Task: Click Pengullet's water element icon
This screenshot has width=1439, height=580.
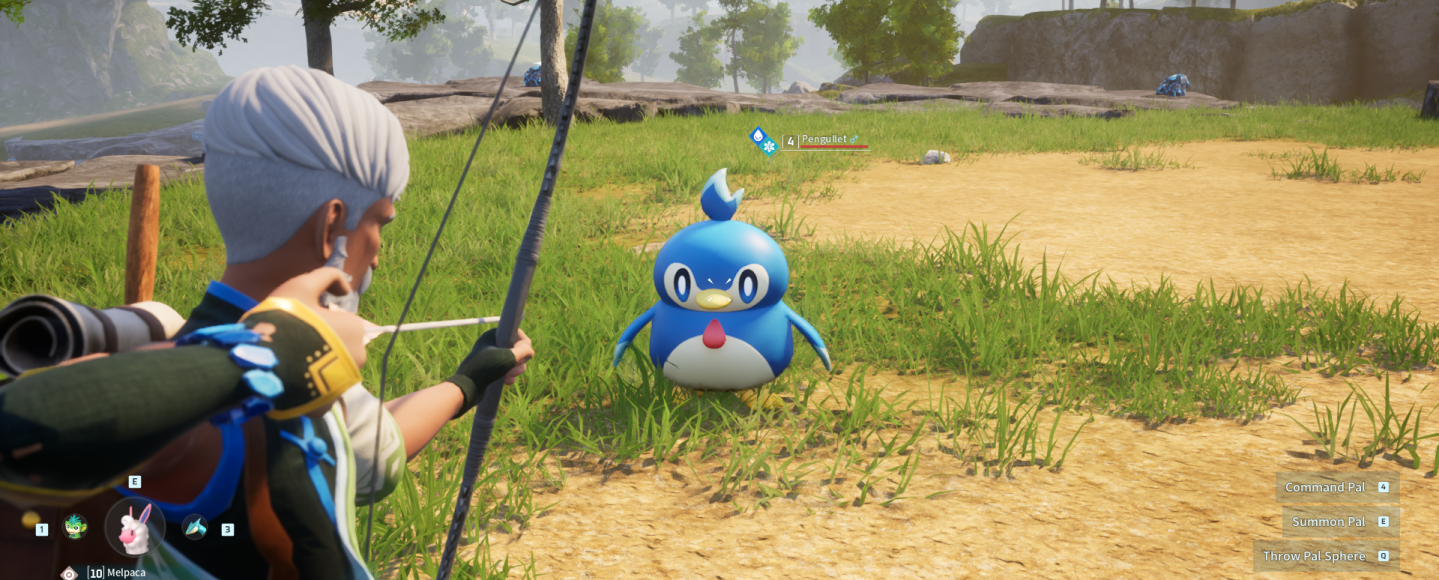Action: (x=758, y=135)
